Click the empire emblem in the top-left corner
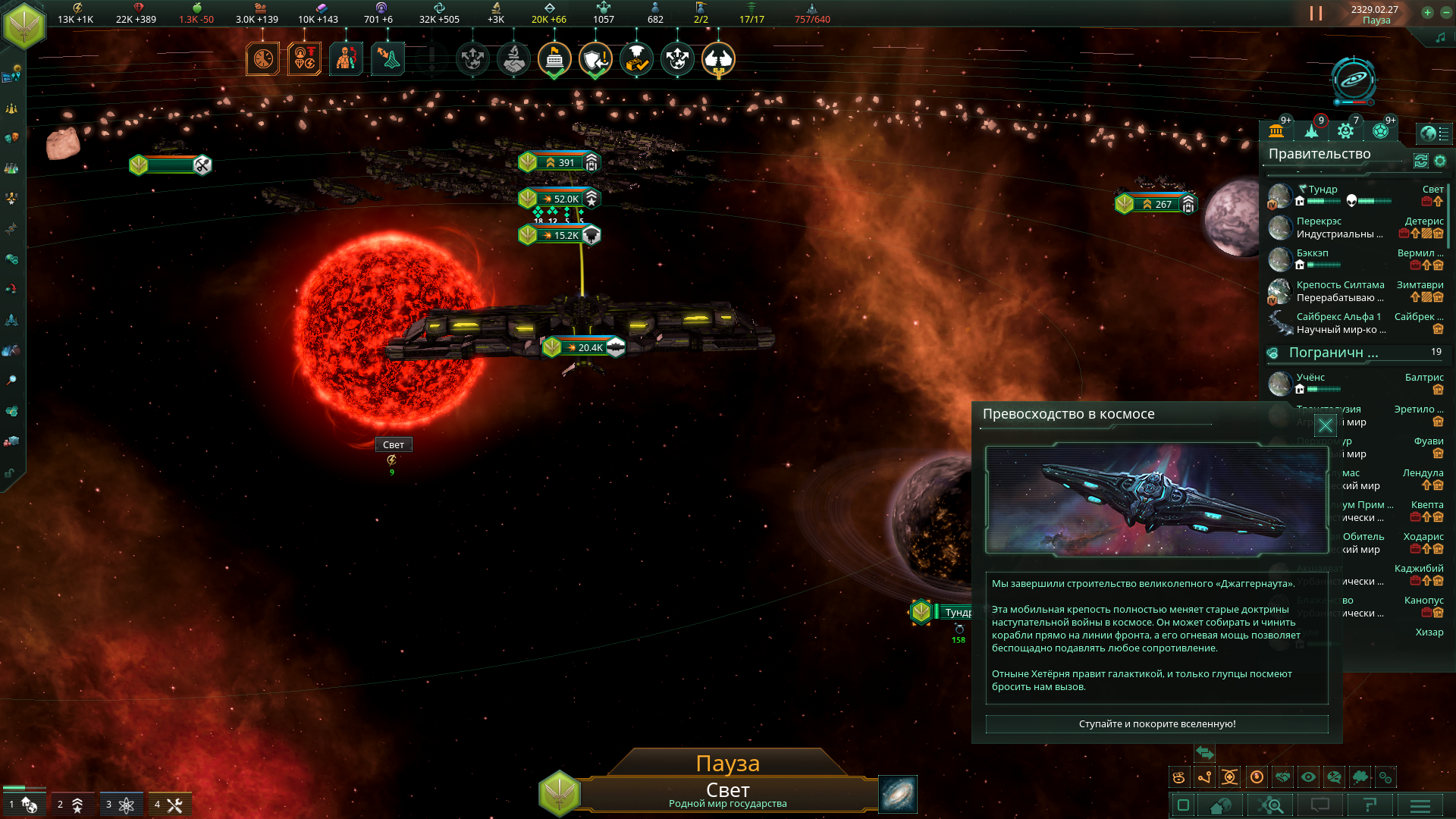 (24, 25)
